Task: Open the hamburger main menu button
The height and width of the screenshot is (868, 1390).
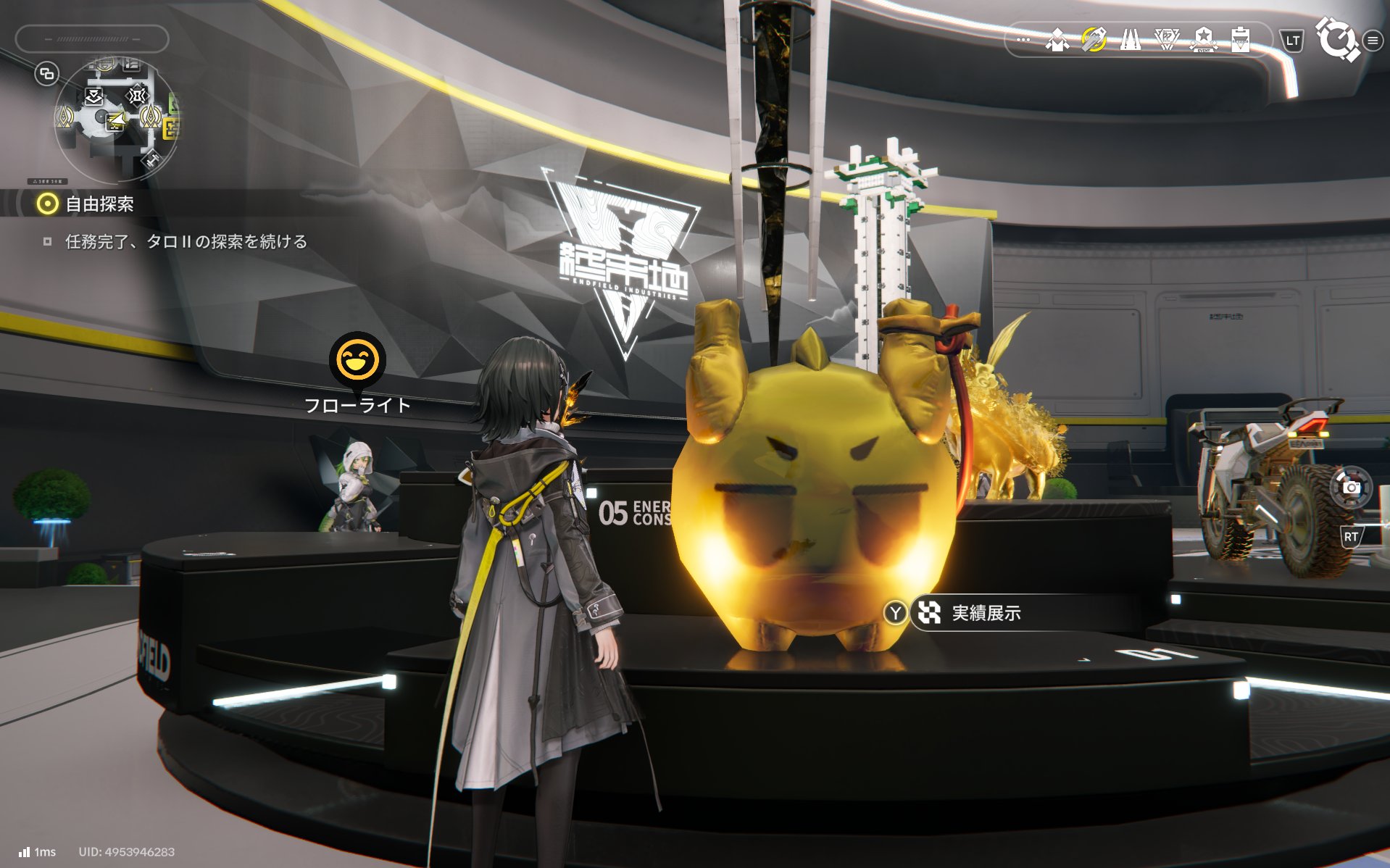Action: coord(1373,41)
